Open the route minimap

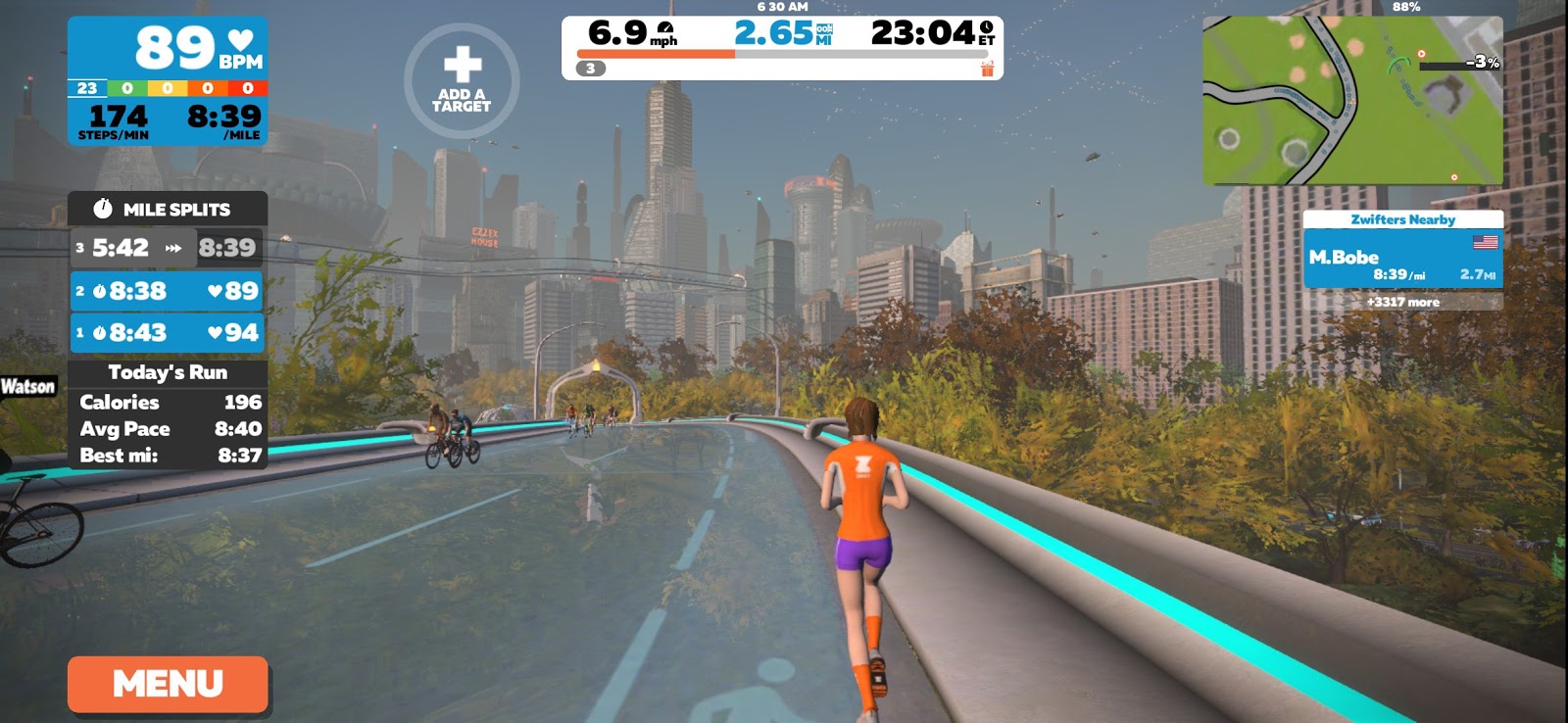1352,100
